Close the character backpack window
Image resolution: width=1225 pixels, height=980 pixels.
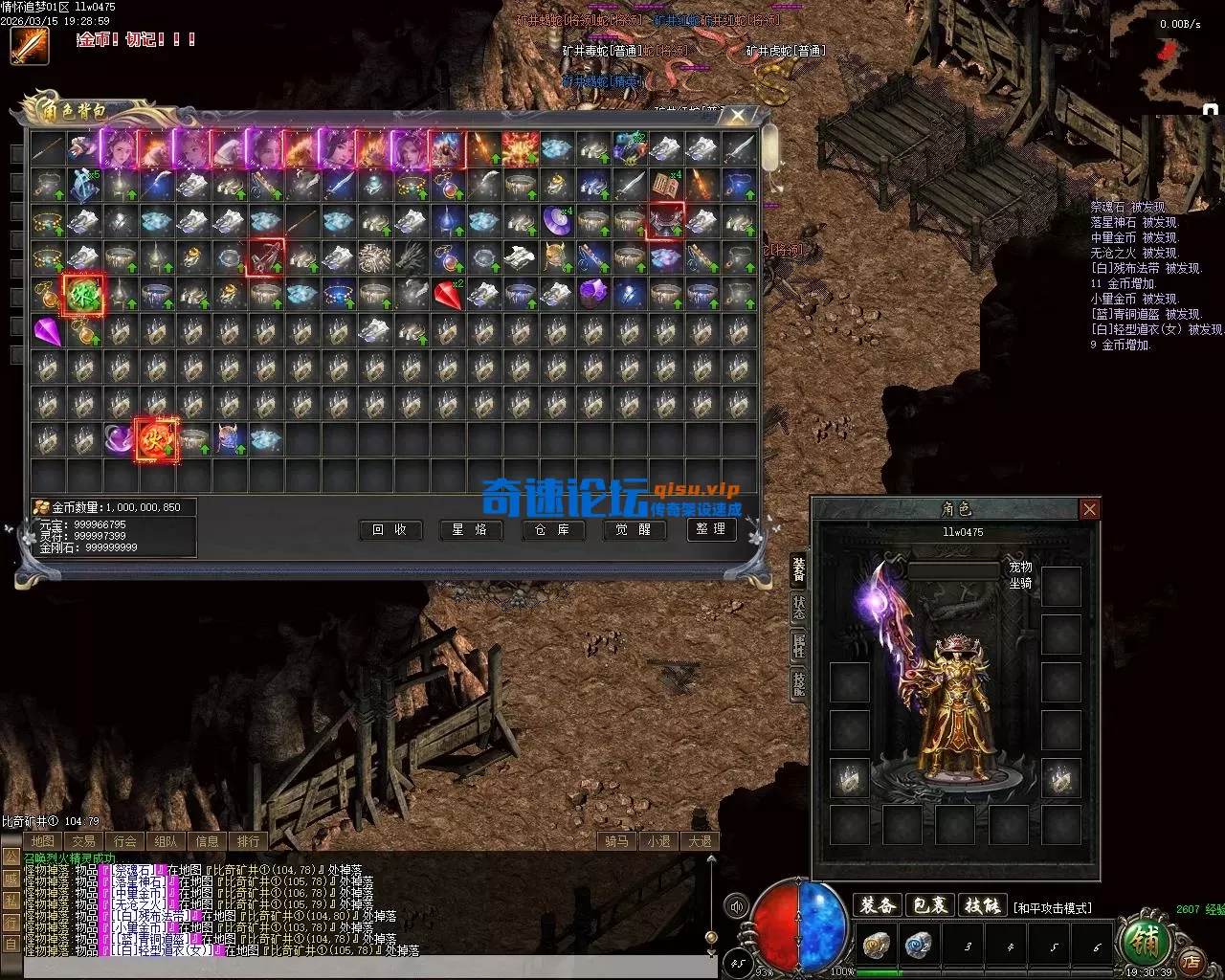(738, 115)
